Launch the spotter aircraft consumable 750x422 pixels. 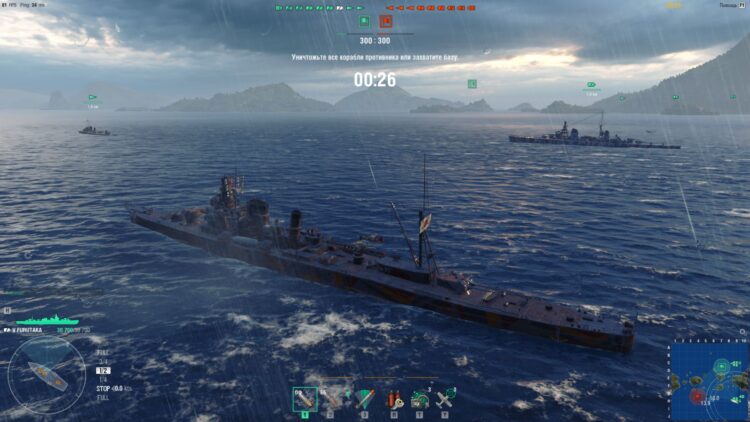(445, 399)
